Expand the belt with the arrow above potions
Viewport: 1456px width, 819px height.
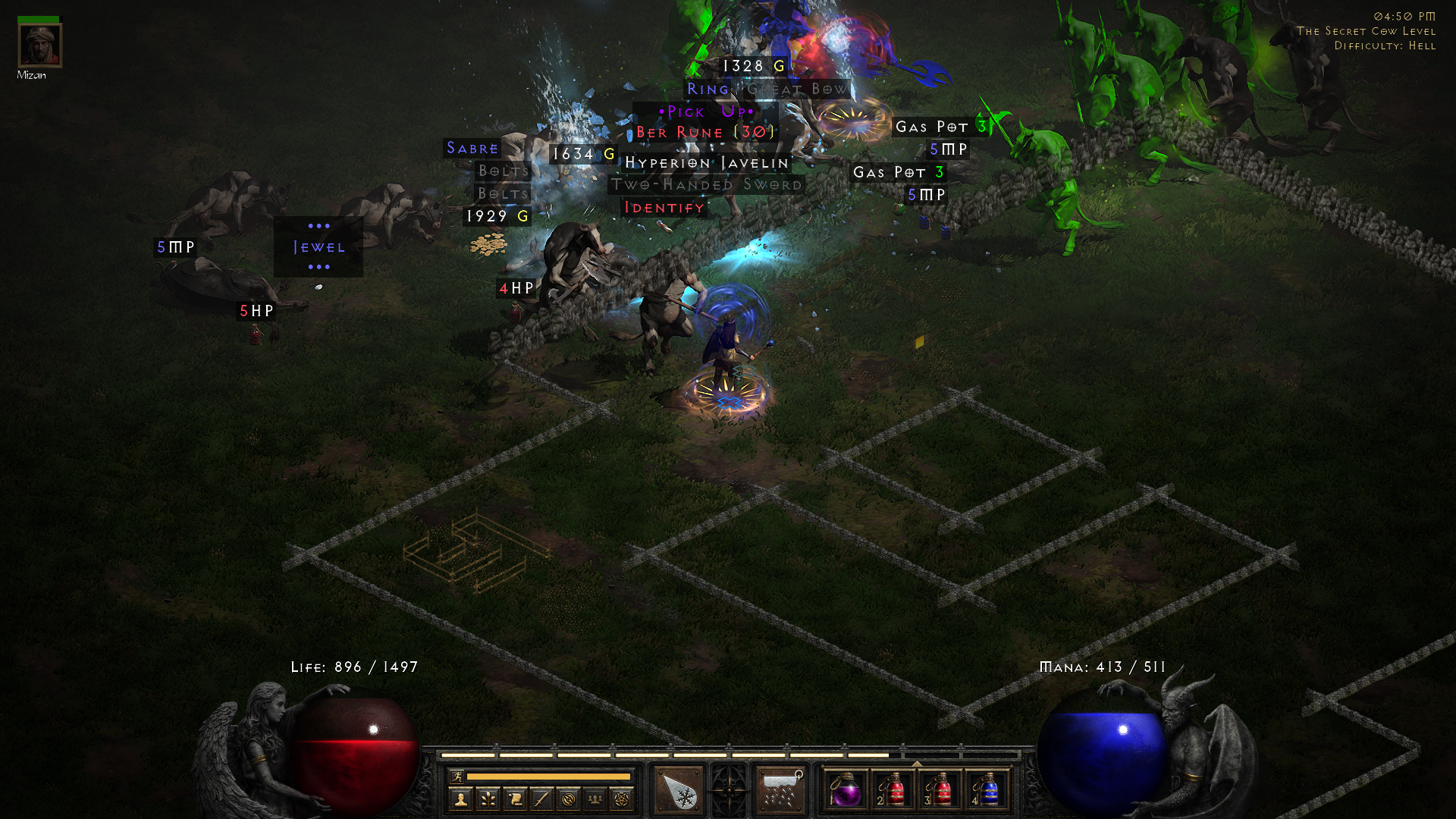916,763
